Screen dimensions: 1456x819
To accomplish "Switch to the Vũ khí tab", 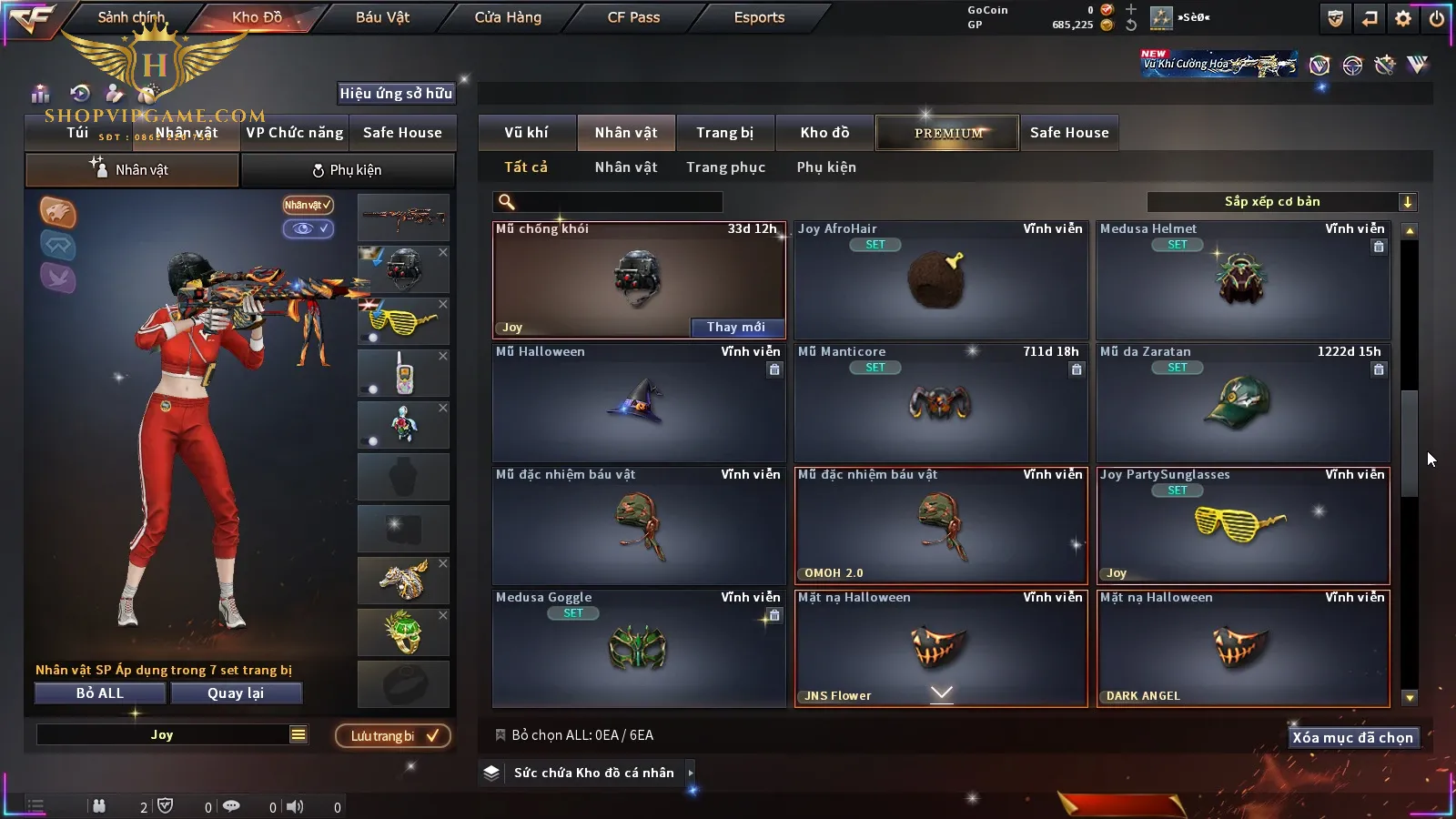I will pyautogui.click(x=526, y=133).
